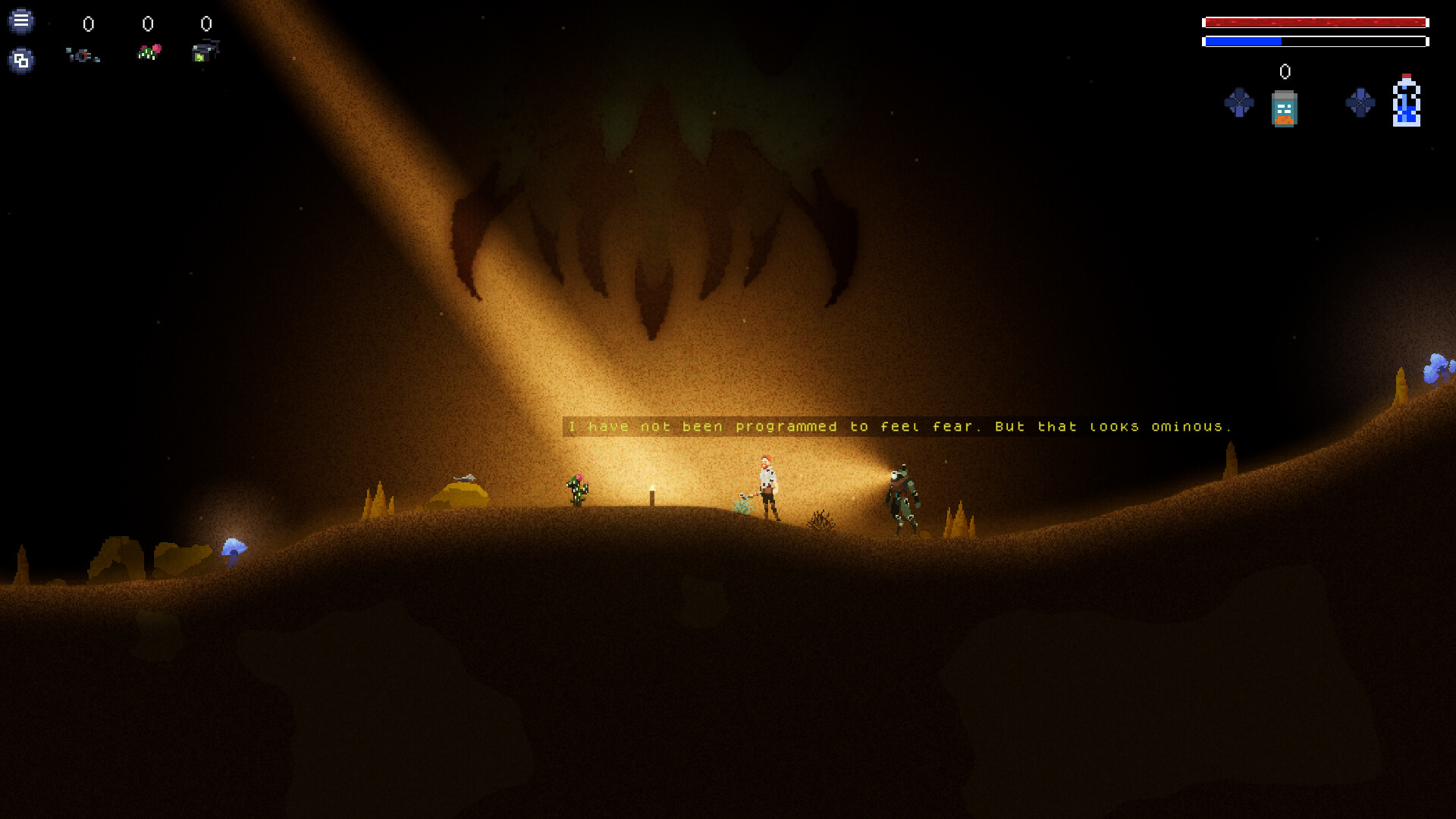Open the hamburger menu button
This screenshot has height=819, width=1456.
point(21,20)
